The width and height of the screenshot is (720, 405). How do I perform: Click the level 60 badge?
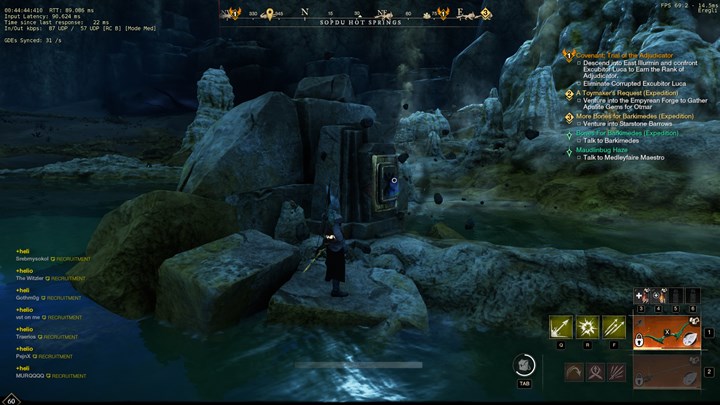point(11,399)
